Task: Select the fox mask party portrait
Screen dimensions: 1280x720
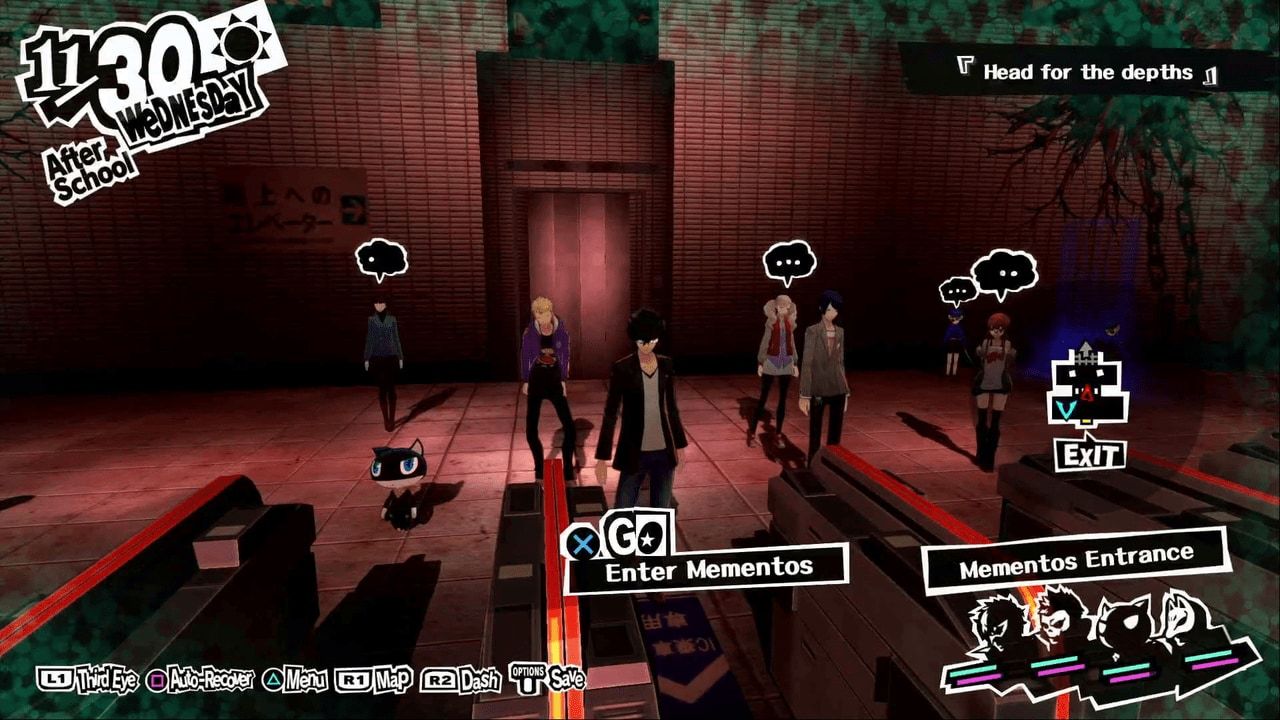Action: tap(1179, 618)
